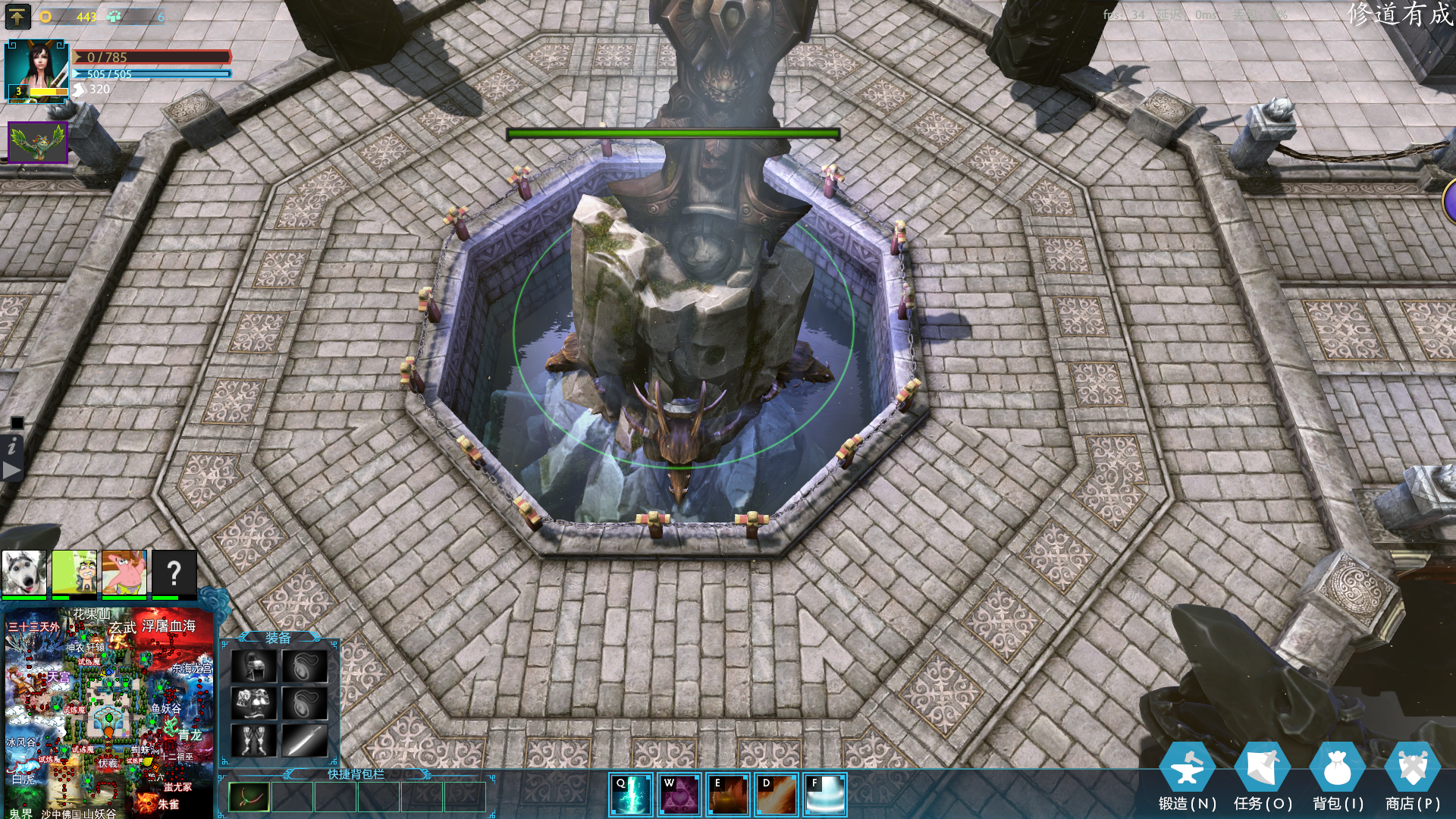Activate the D flame slash ability

coord(776,794)
